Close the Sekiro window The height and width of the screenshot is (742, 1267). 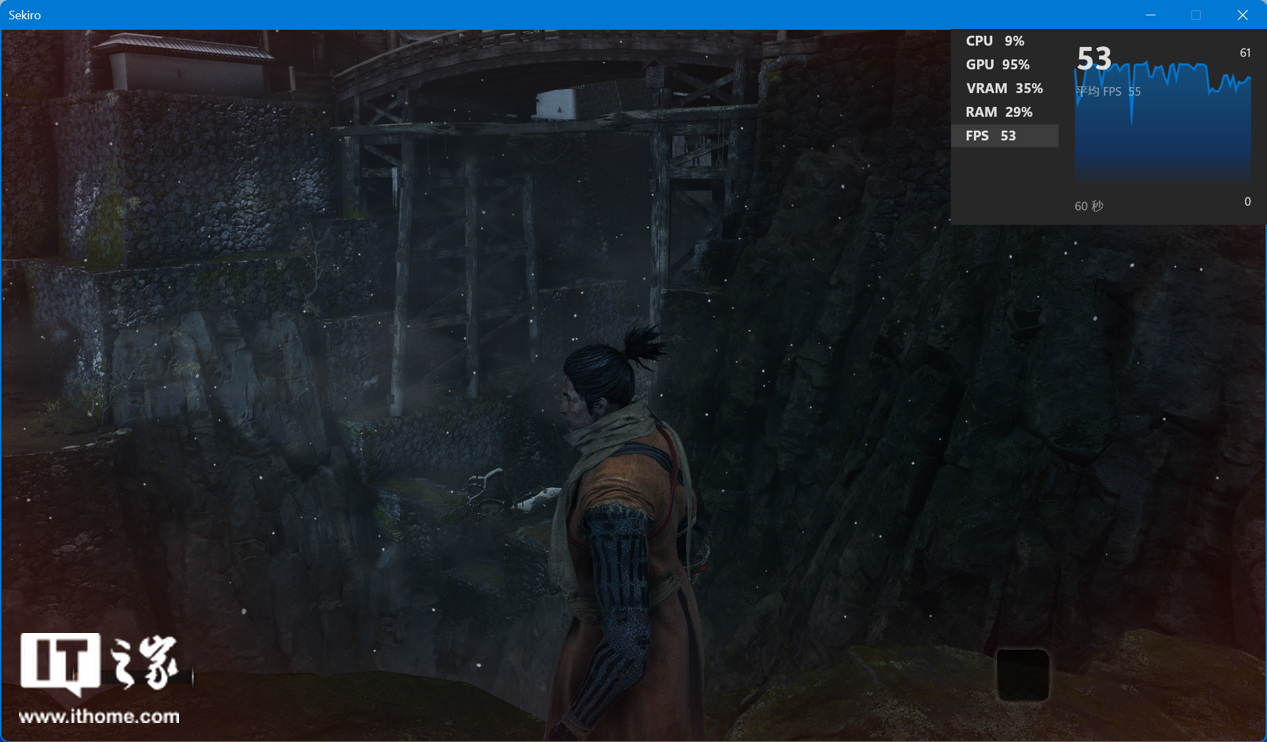[1242, 15]
